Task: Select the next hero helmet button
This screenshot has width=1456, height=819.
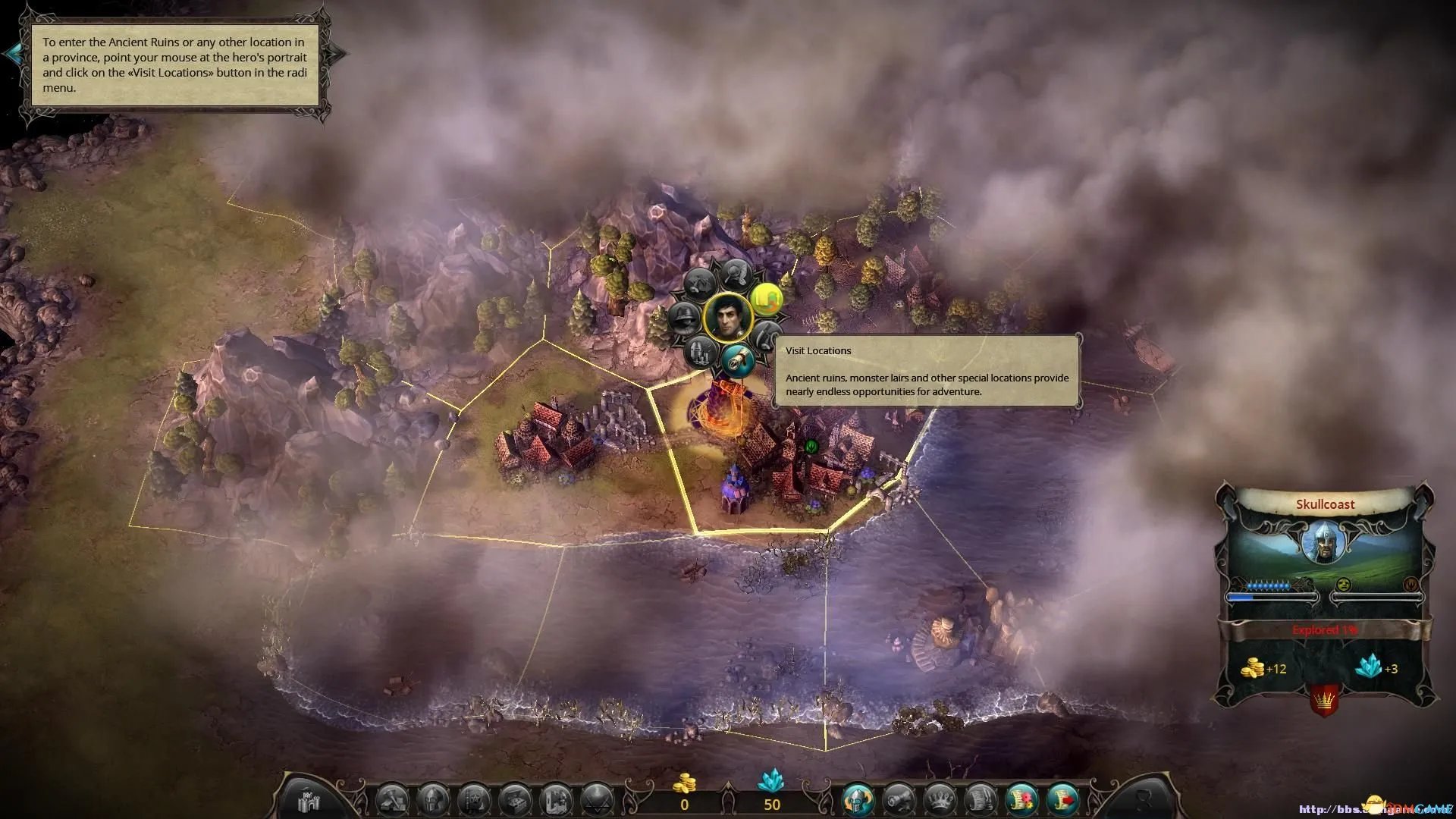Action: pos(858,800)
